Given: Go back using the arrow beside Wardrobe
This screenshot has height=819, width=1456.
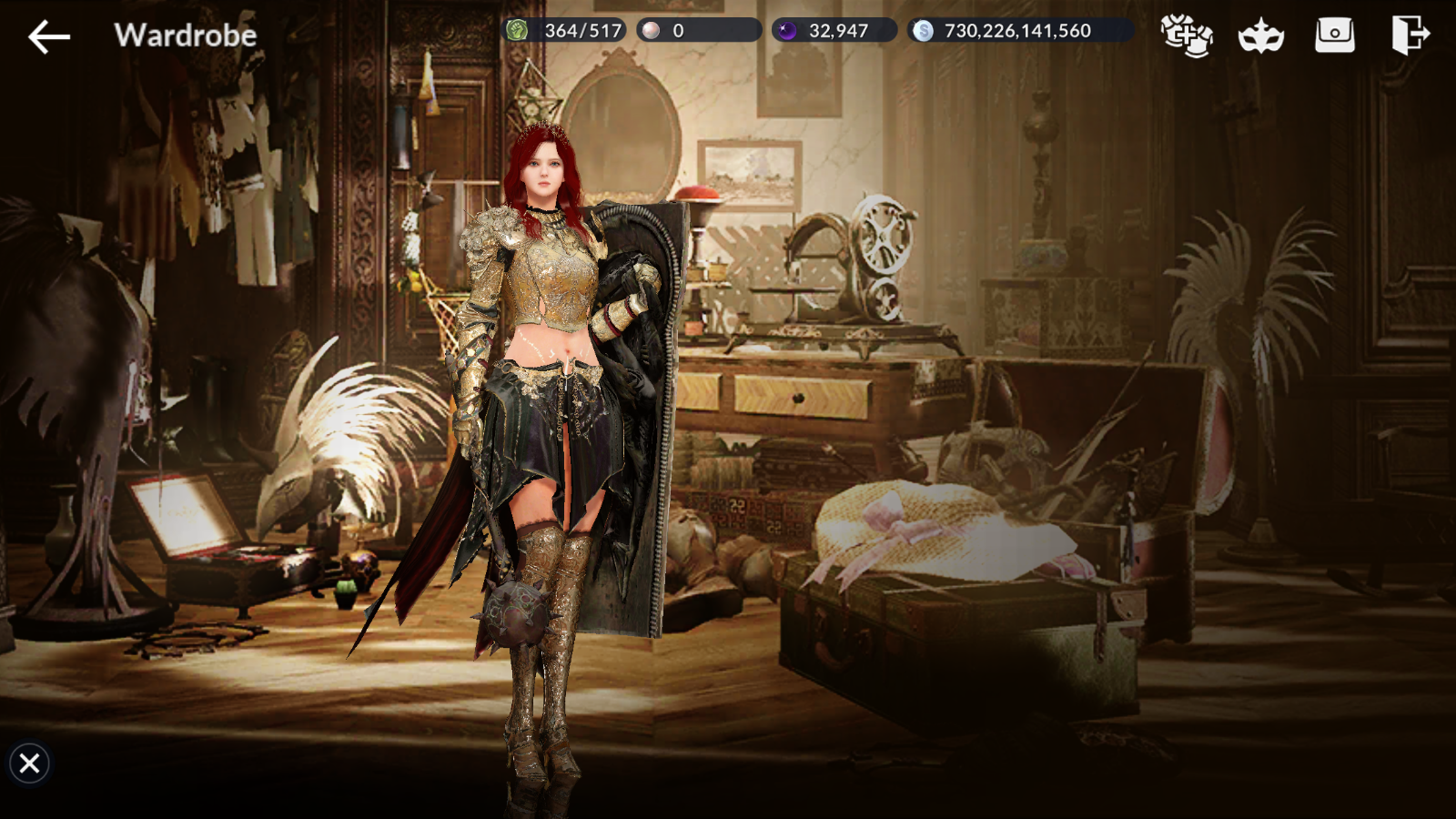Looking at the screenshot, I should 49,36.
